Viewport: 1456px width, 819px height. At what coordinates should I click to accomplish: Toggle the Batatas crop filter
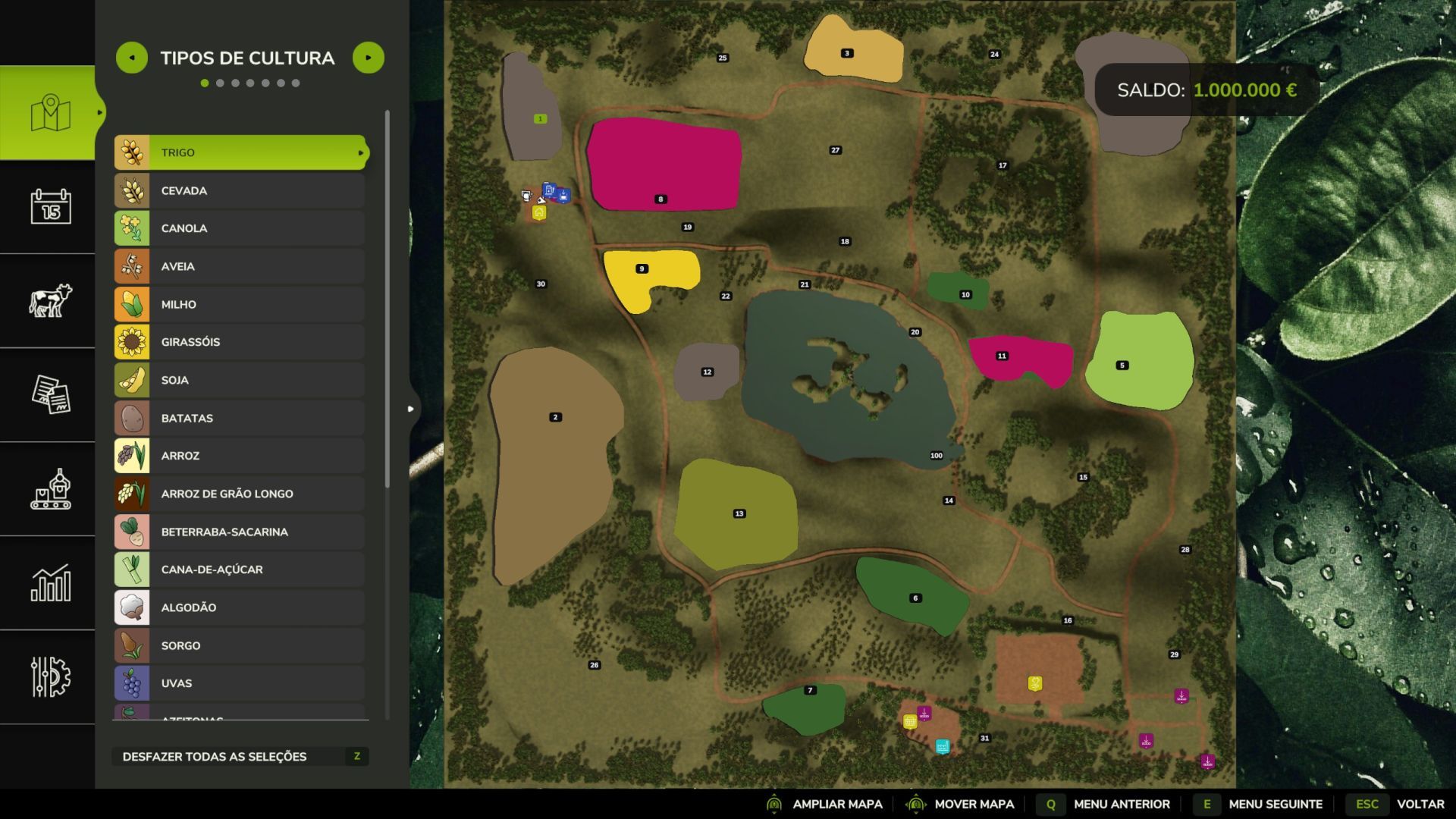click(240, 418)
